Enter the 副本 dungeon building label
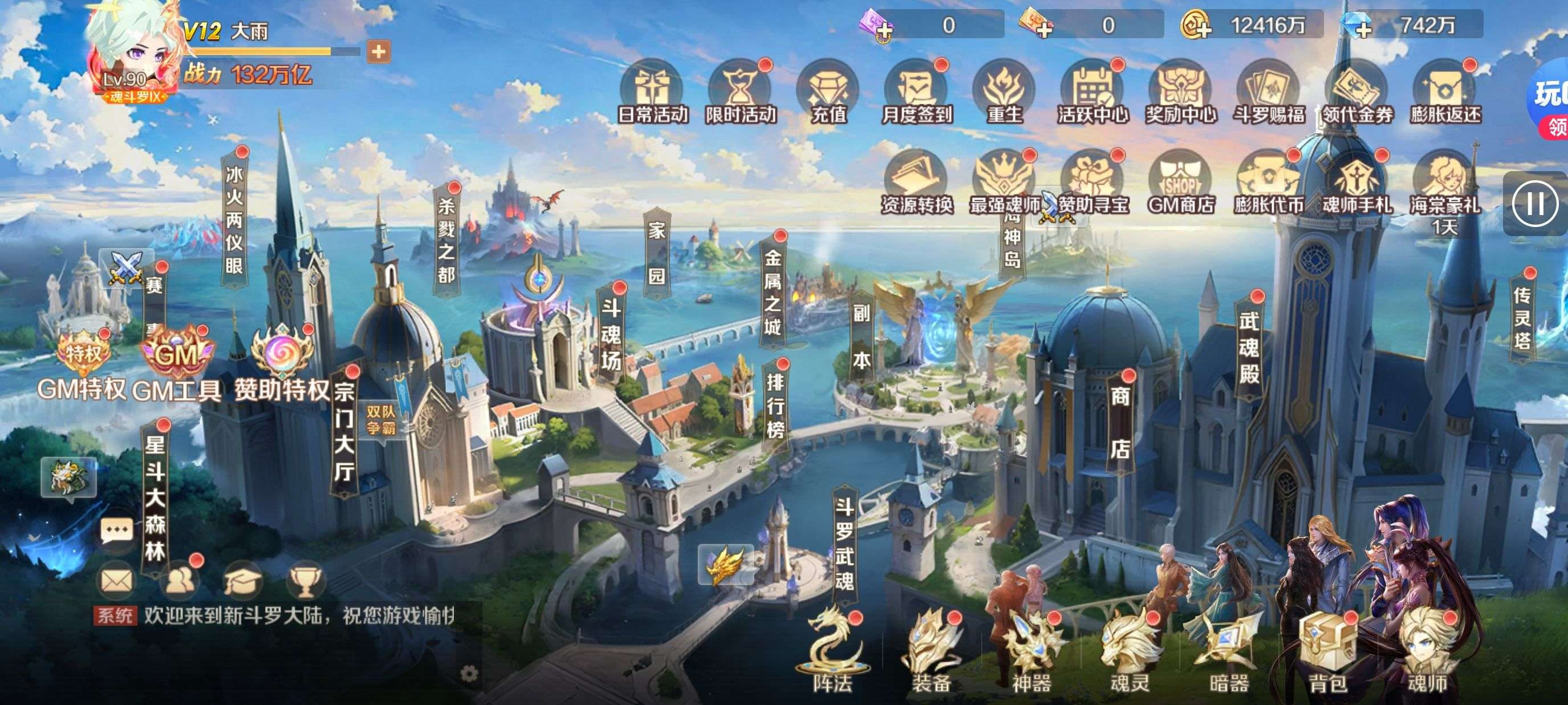The image size is (1568, 705). (861, 337)
